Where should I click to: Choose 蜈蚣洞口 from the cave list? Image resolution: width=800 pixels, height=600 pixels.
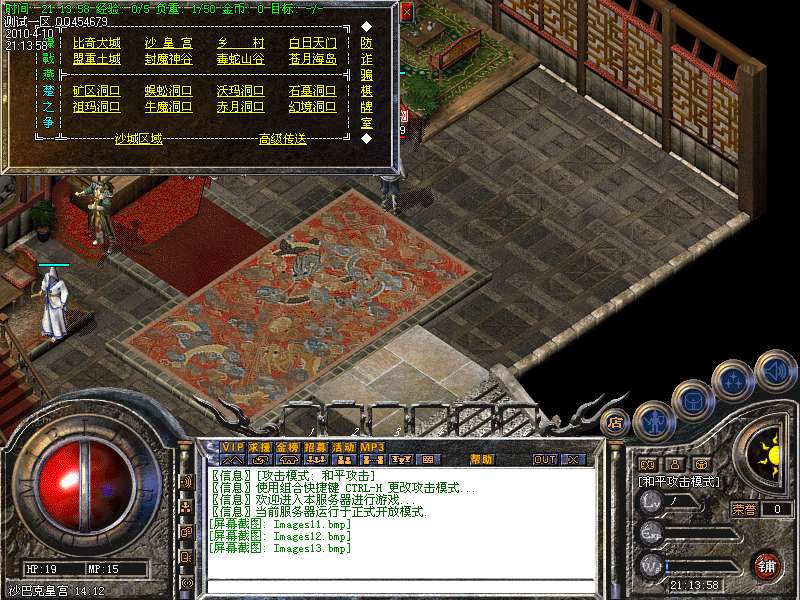168,91
